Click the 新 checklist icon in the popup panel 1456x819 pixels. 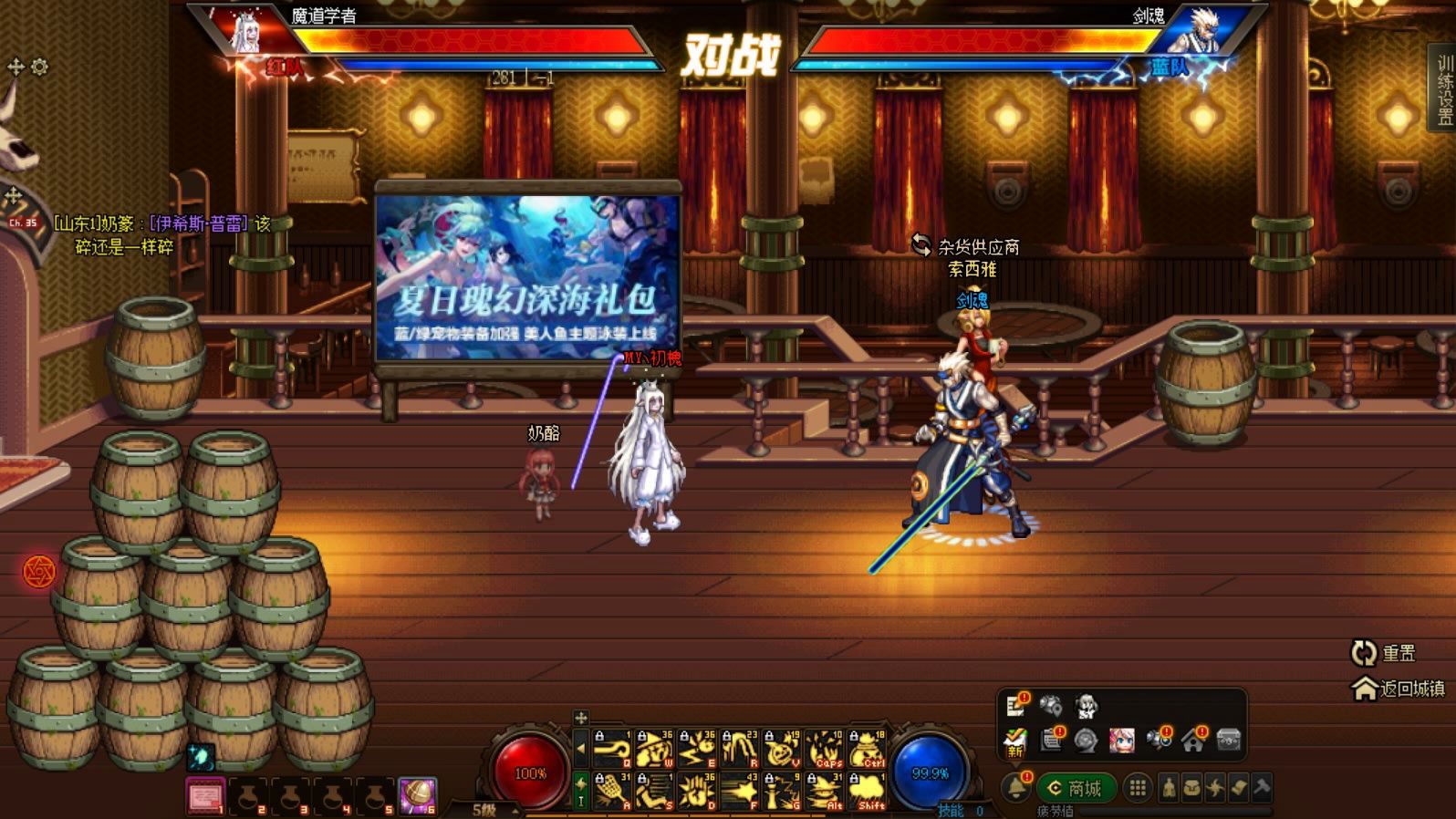tap(1014, 741)
